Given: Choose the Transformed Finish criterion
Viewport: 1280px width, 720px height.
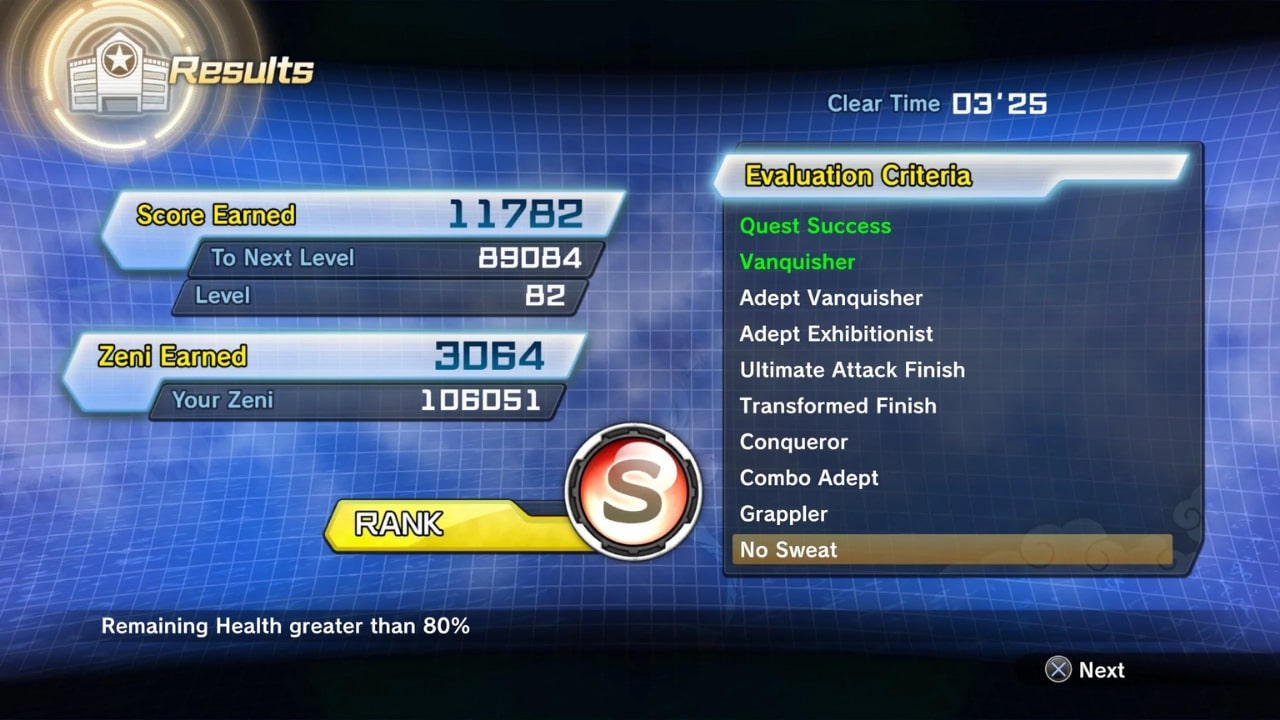Looking at the screenshot, I should tap(838, 406).
